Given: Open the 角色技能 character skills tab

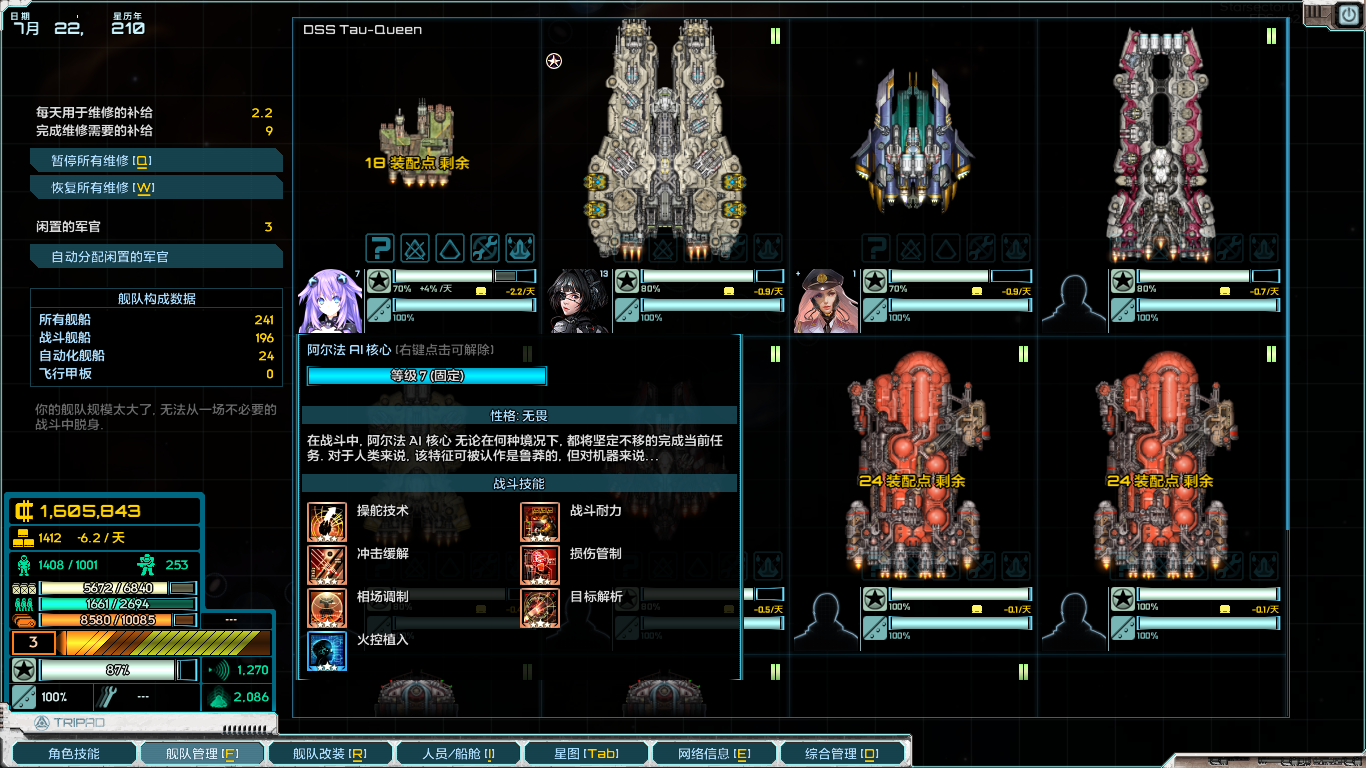Looking at the screenshot, I should (73, 753).
